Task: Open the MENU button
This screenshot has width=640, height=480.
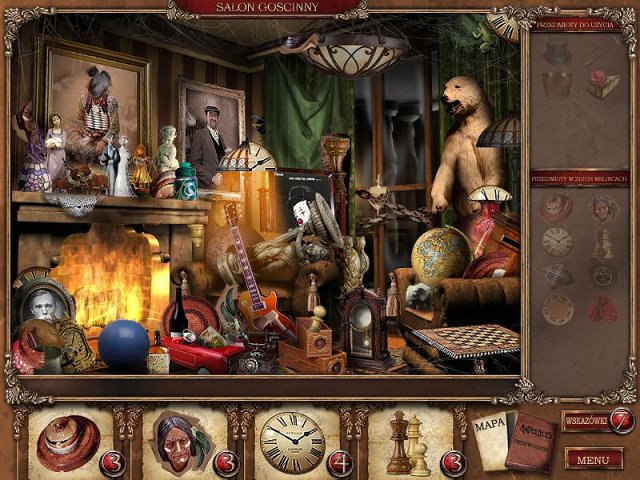Action: tap(593, 459)
